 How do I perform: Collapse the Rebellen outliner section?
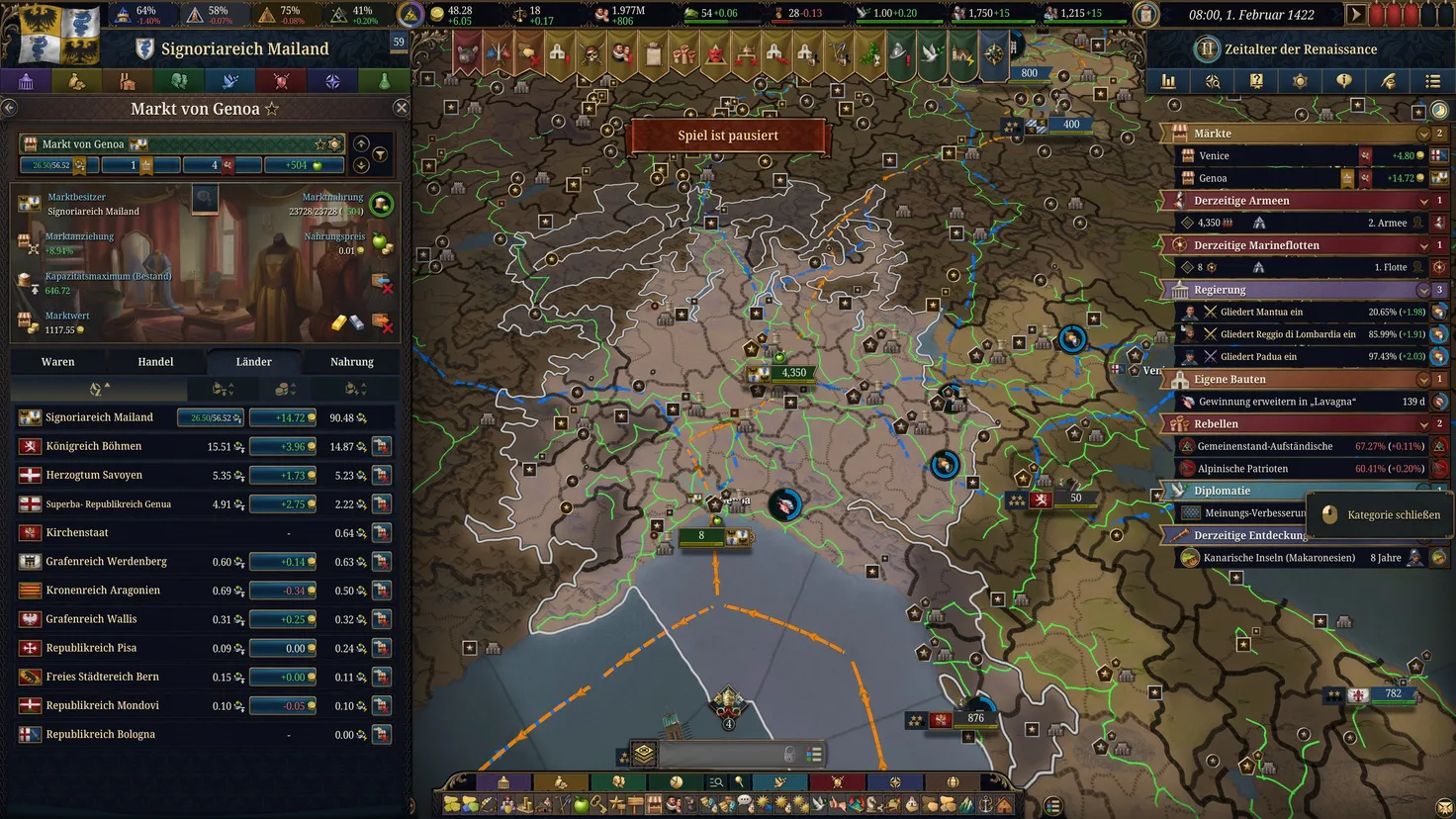pyautogui.click(x=1423, y=424)
